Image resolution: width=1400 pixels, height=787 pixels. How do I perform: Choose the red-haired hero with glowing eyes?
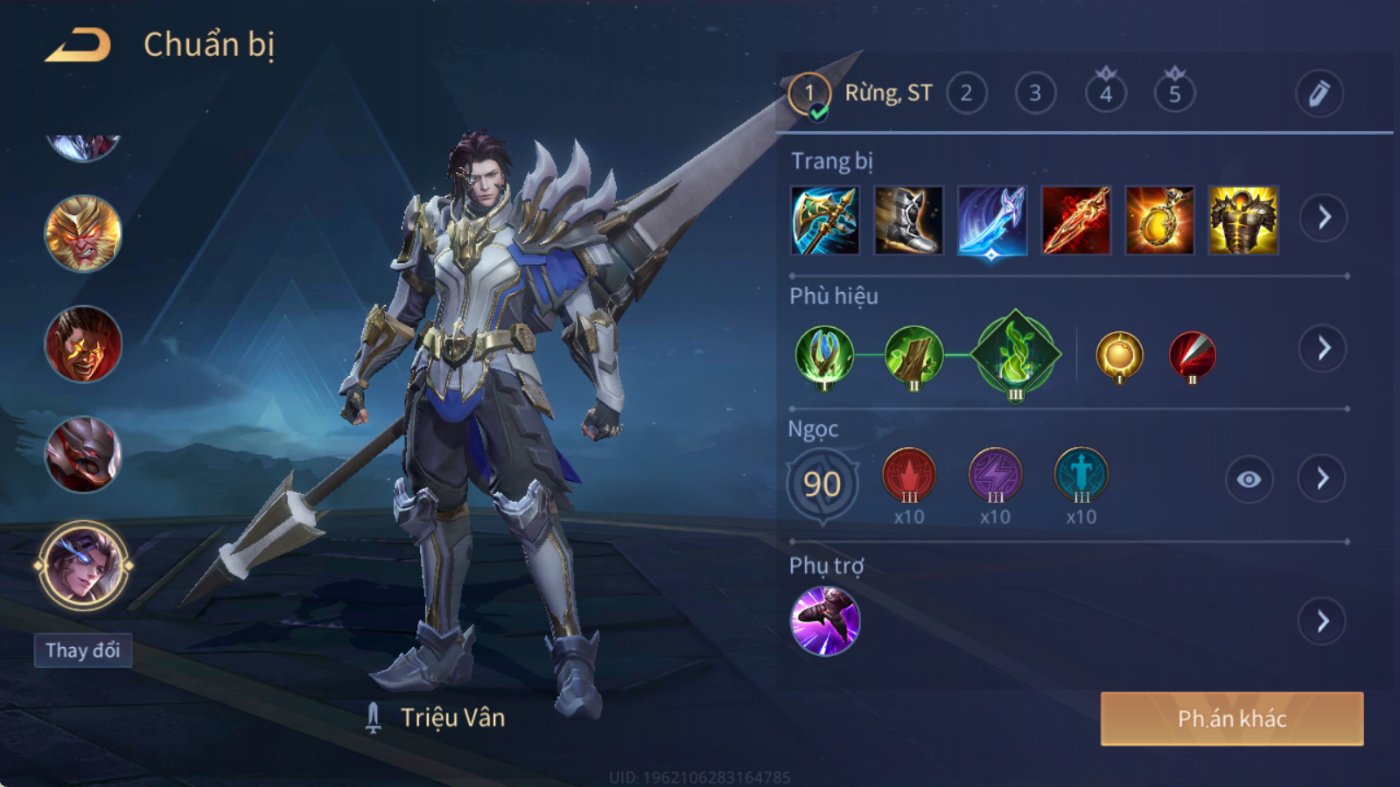click(x=83, y=344)
